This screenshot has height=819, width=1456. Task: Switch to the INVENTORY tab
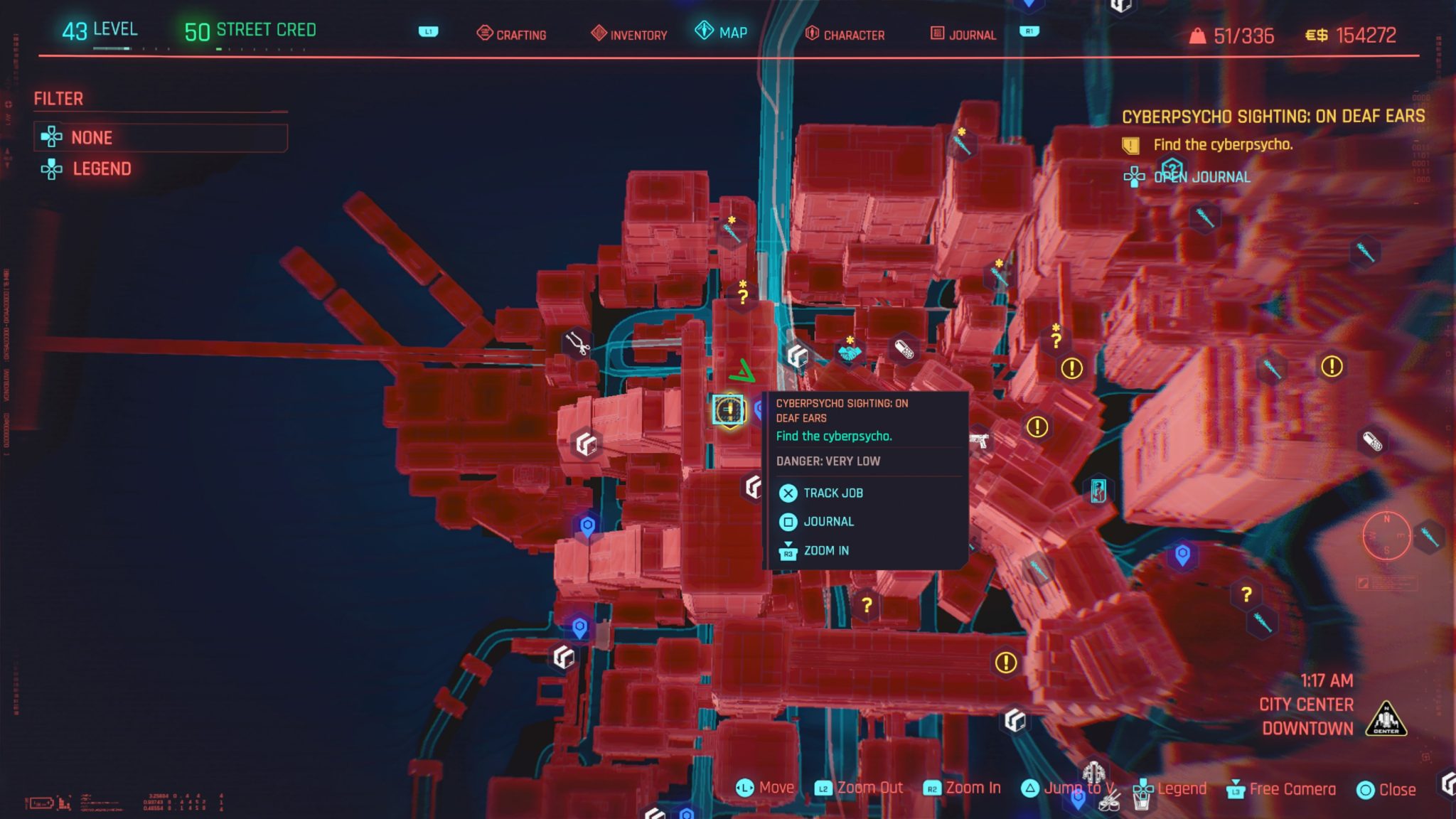[638, 34]
